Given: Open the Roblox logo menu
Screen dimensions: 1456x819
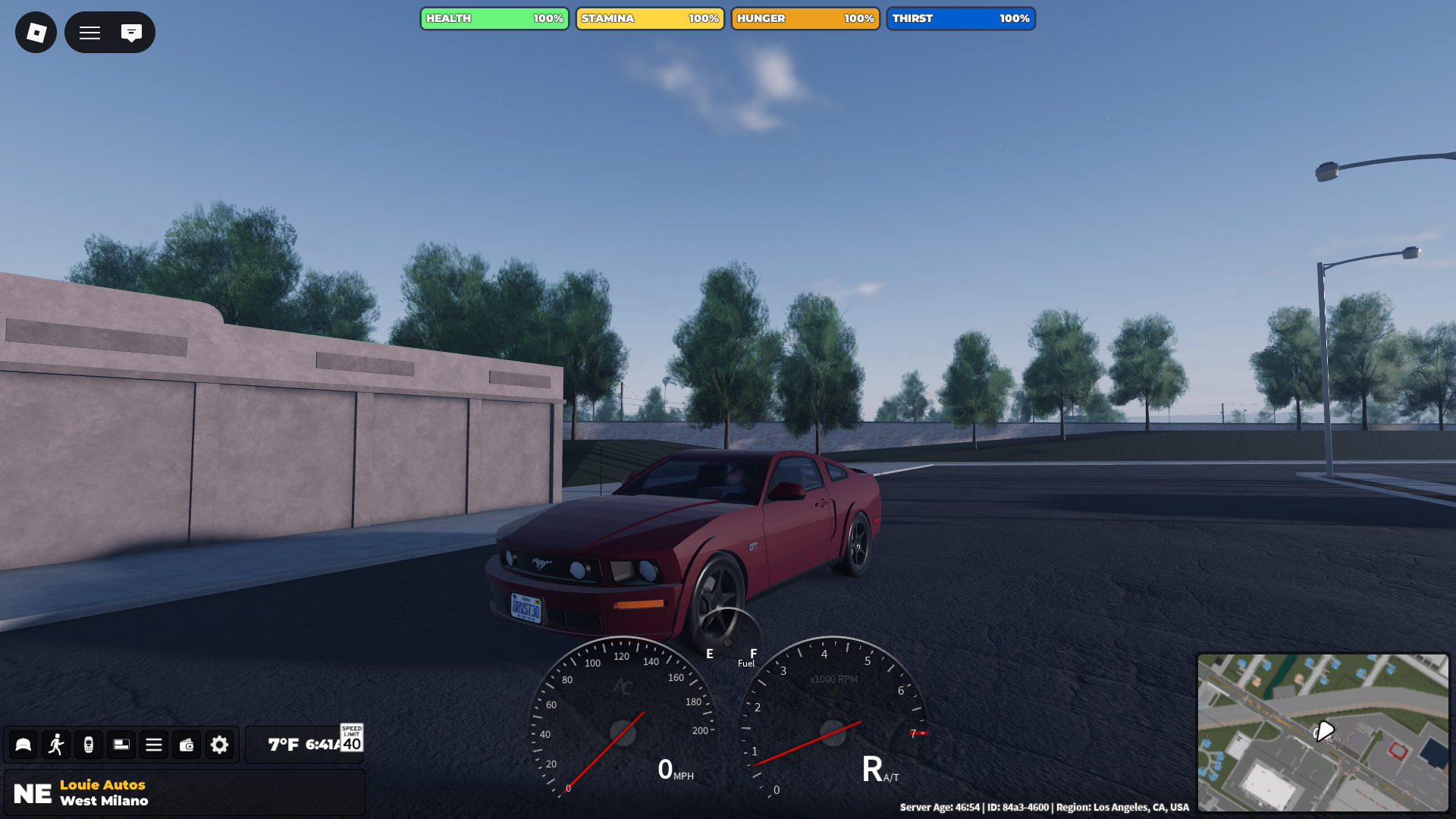Looking at the screenshot, I should [x=36, y=33].
